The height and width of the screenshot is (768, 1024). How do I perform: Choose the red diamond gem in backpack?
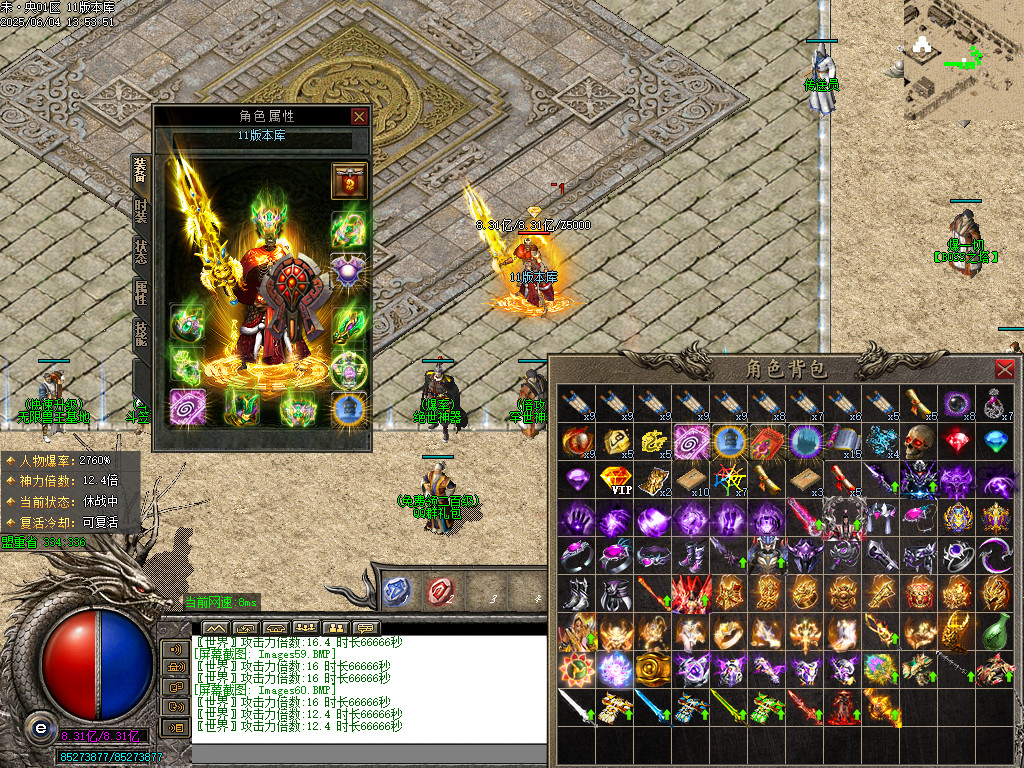958,440
